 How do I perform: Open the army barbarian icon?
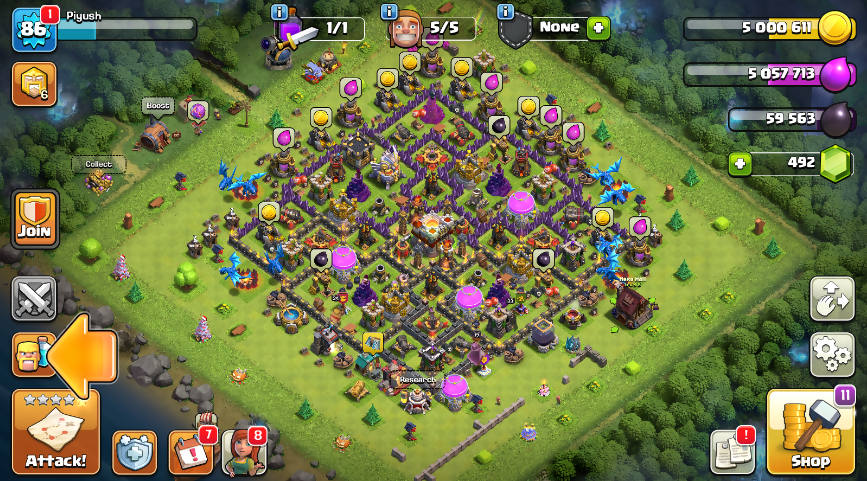point(30,355)
